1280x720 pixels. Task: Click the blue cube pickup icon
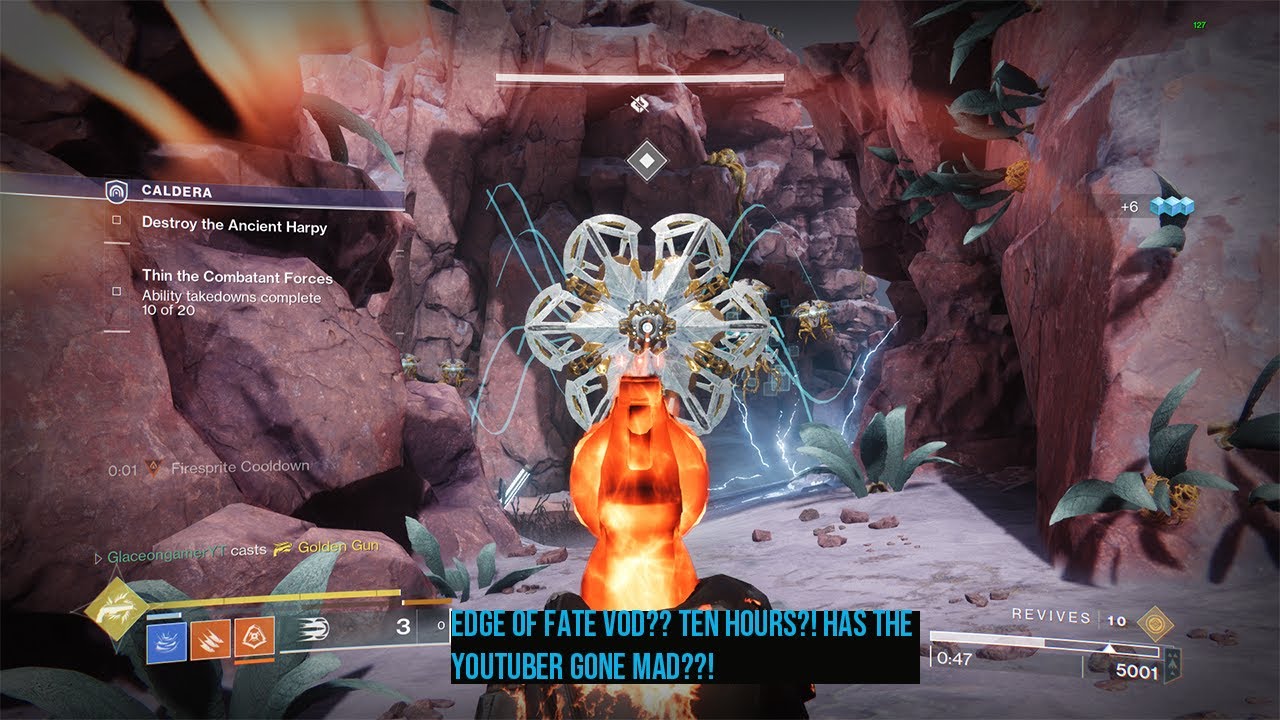pyautogui.click(x=1171, y=205)
